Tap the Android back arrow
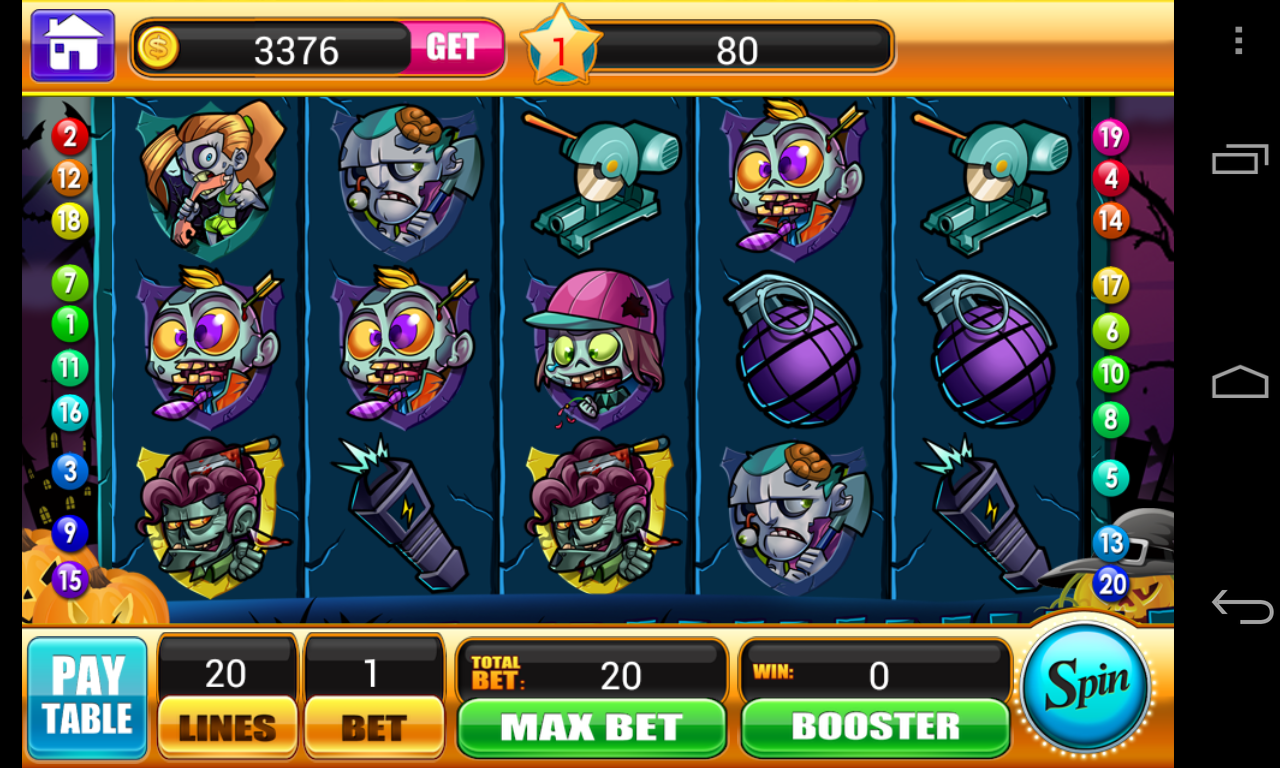This screenshot has height=768, width=1280. tap(1241, 606)
